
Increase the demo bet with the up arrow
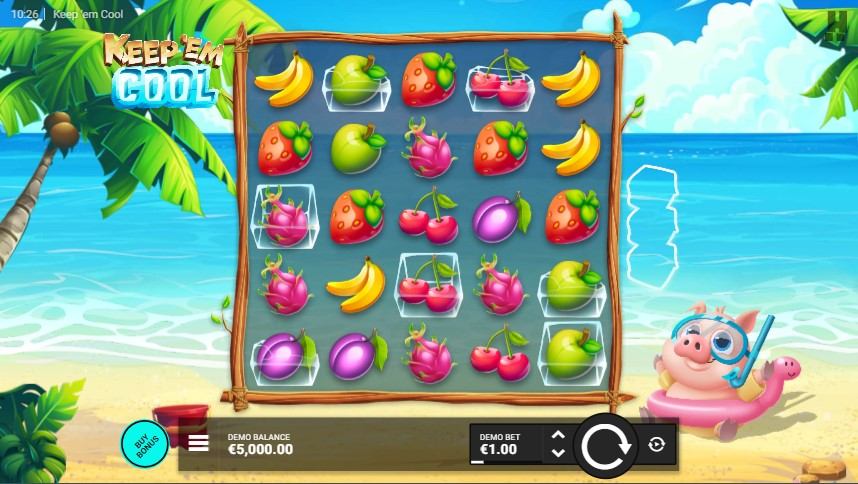pyautogui.click(x=558, y=436)
